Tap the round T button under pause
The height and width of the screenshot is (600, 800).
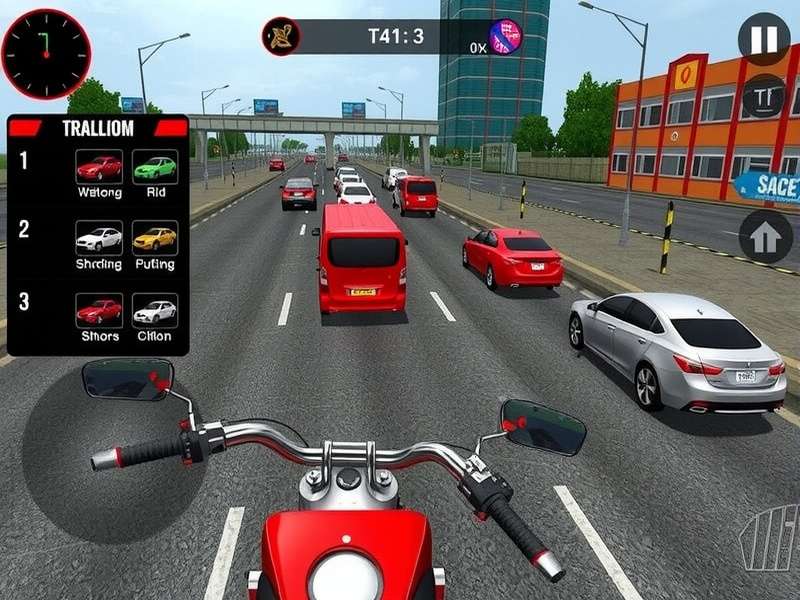[764, 96]
